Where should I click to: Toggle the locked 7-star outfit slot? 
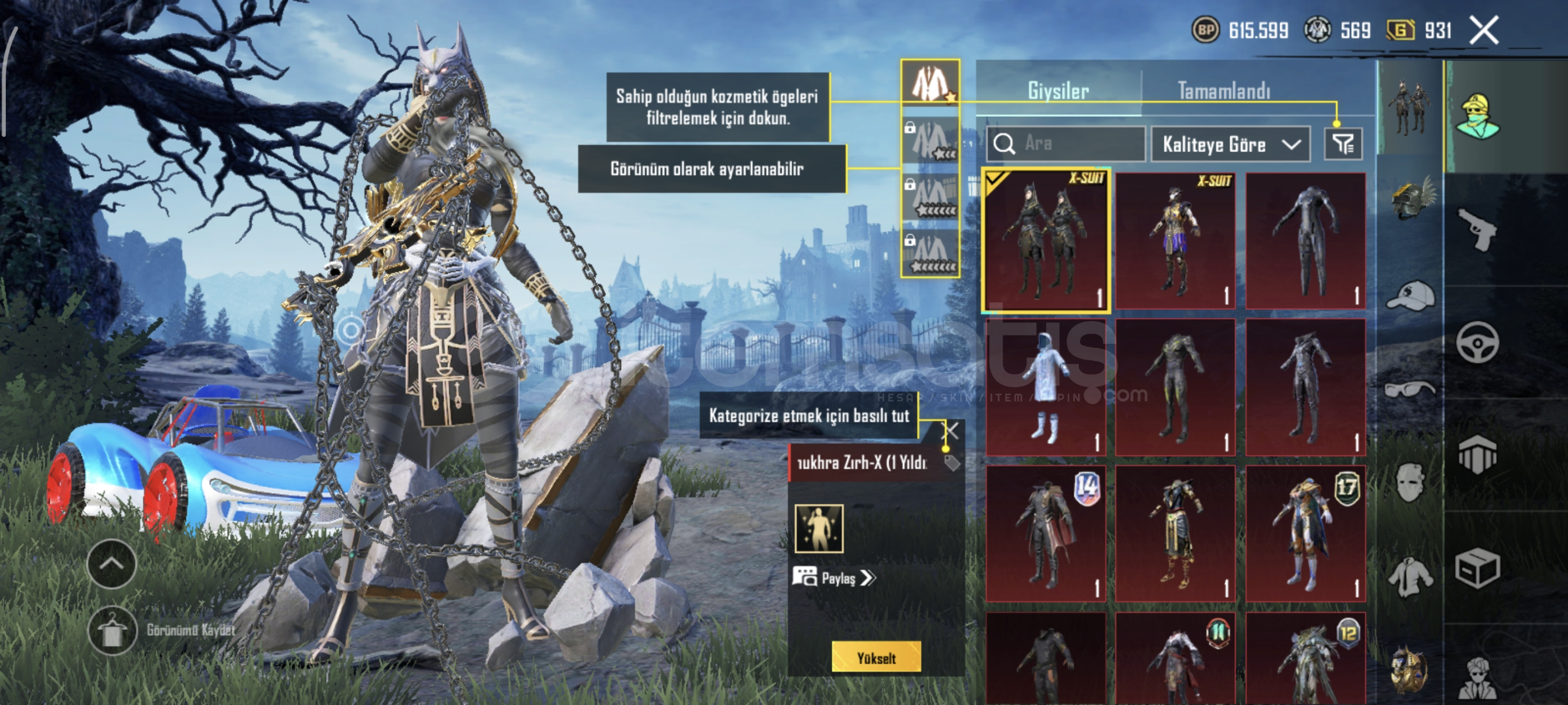931,252
